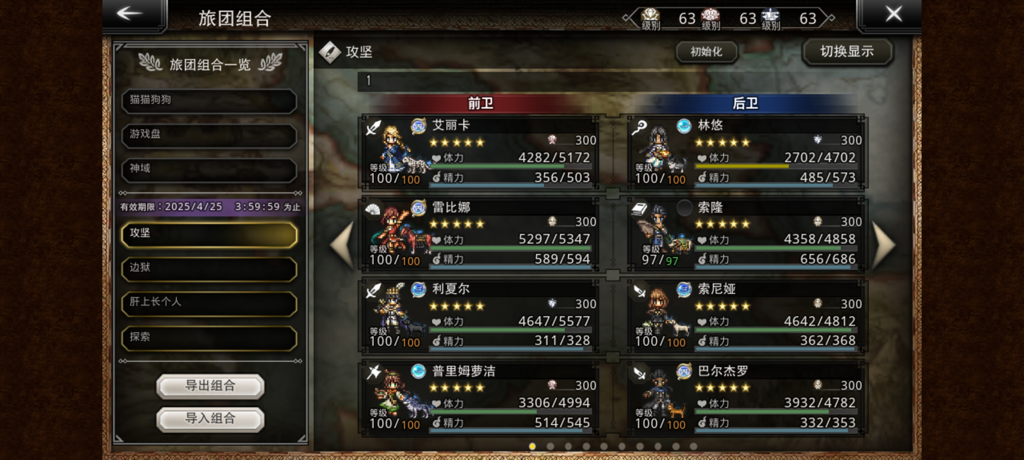Click the 导入组合 import button
This screenshot has height=460, width=1024.
[x=210, y=419]
